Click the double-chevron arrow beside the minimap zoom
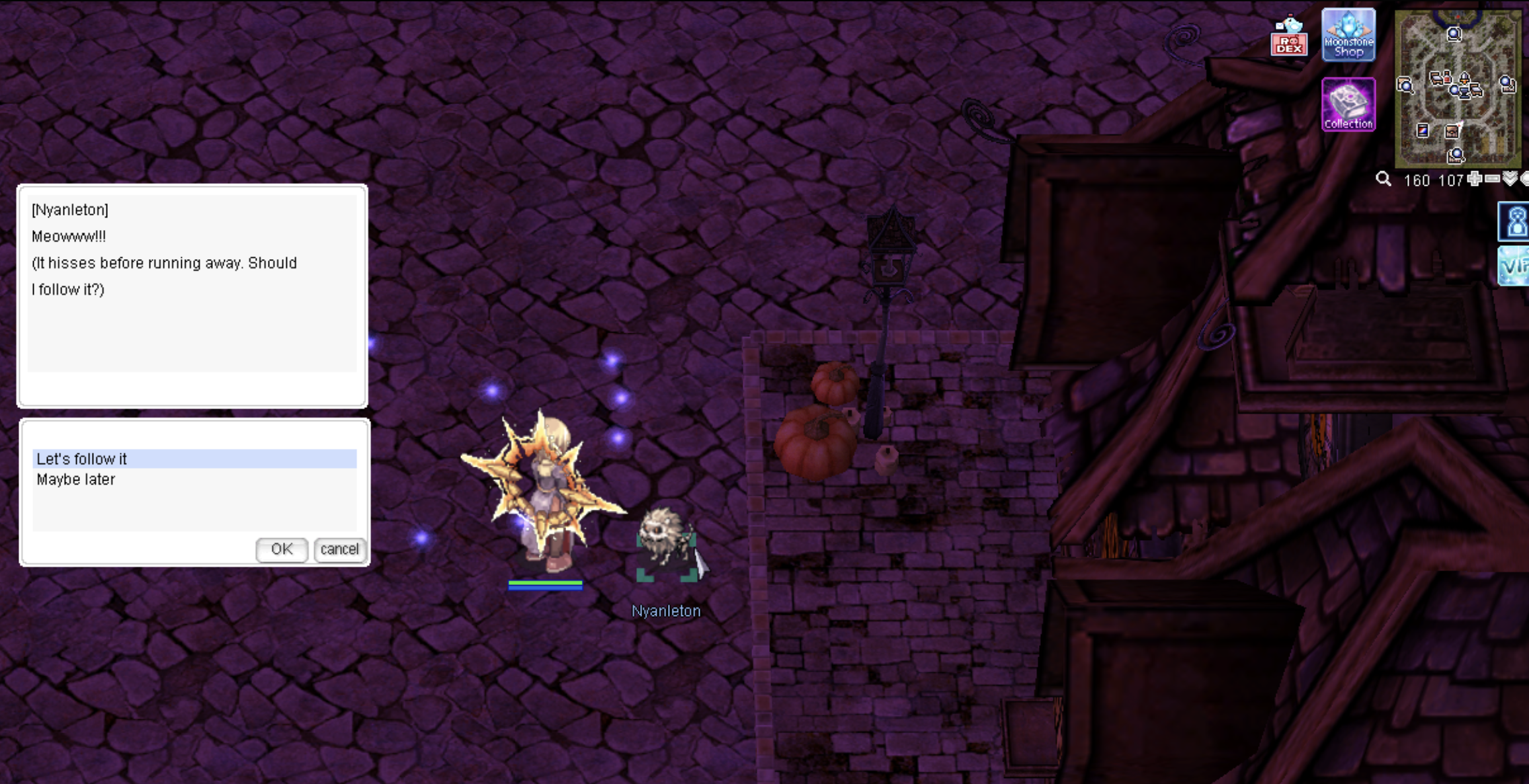 click(x=1509, y=179)
